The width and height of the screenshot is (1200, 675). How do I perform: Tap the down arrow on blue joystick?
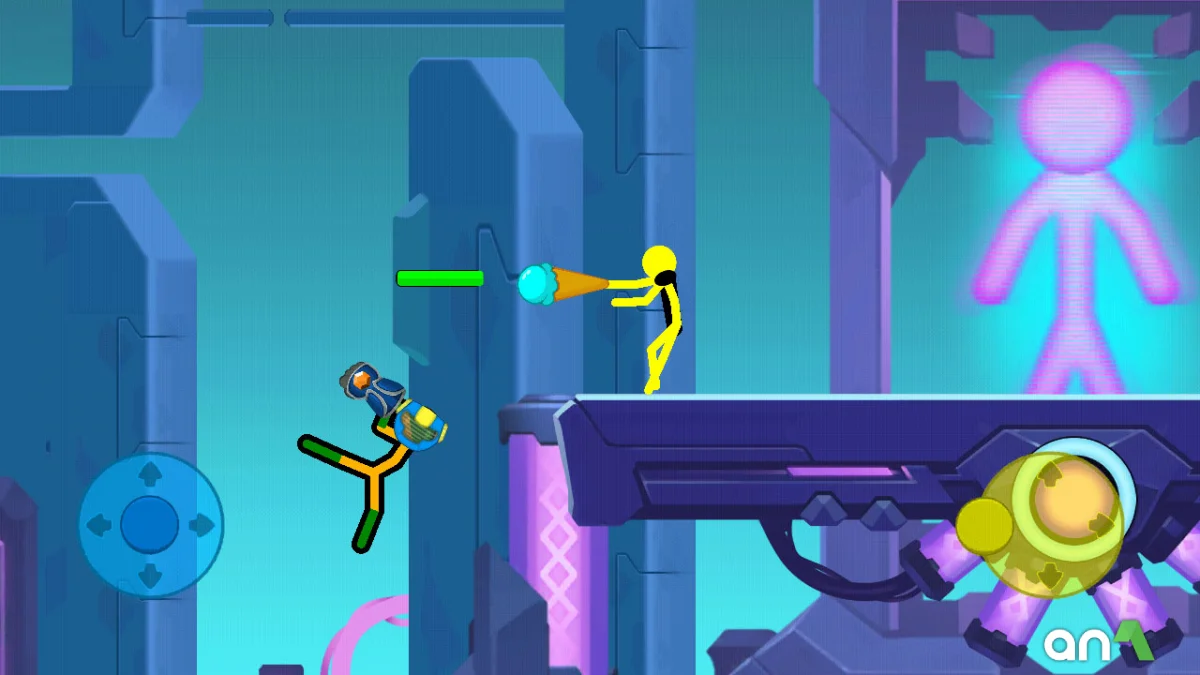(x=150, y=575)
